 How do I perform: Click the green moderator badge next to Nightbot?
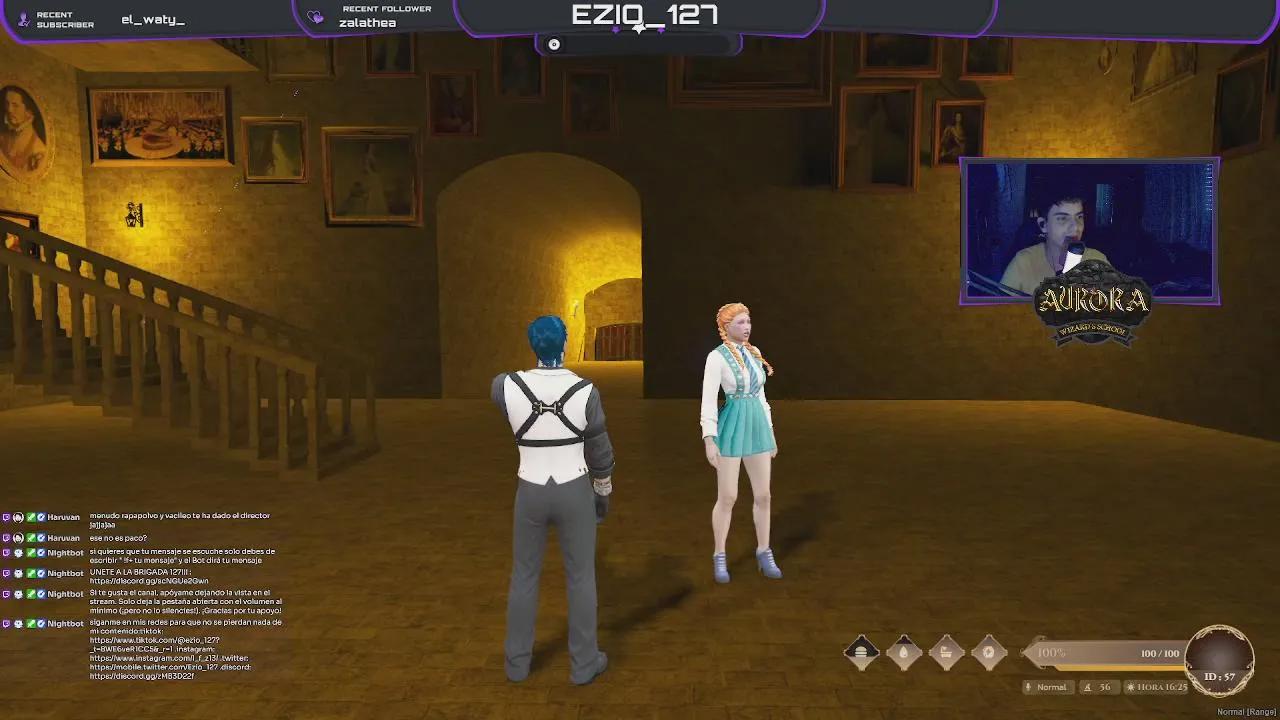click(31, 552)
